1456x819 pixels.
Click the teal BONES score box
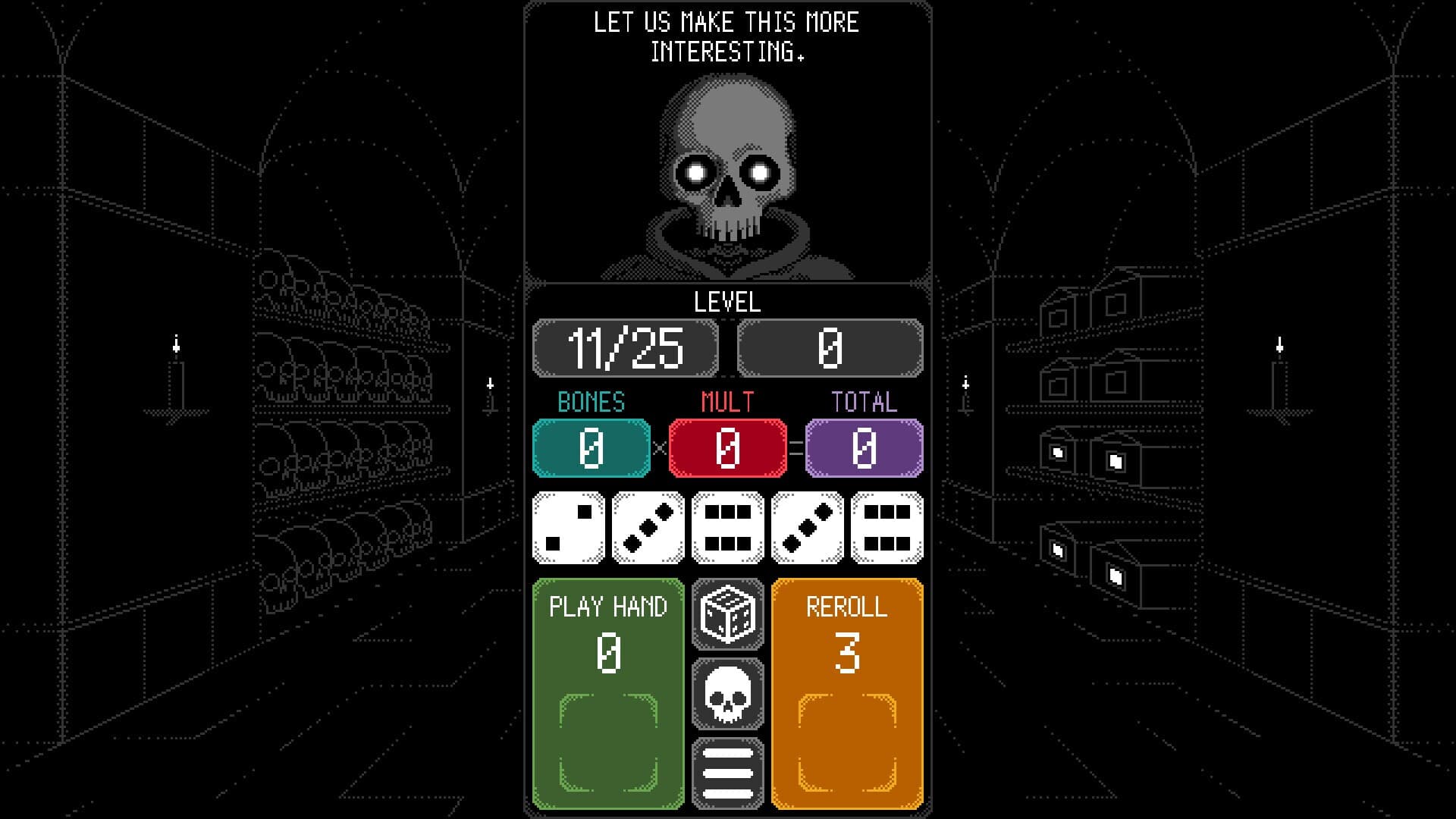point(591,447)
